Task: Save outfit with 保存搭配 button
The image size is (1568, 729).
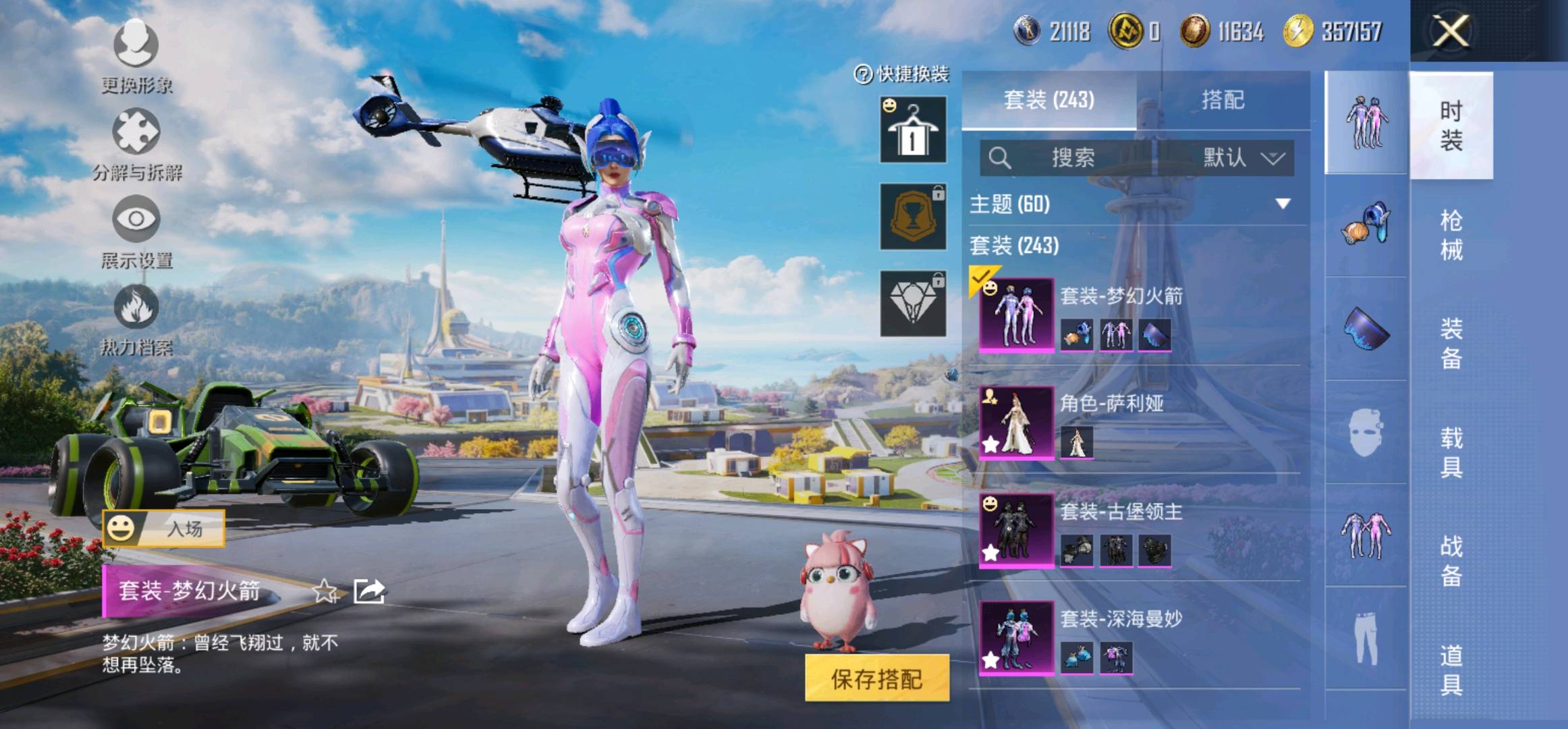Action: tap(876, 678)
